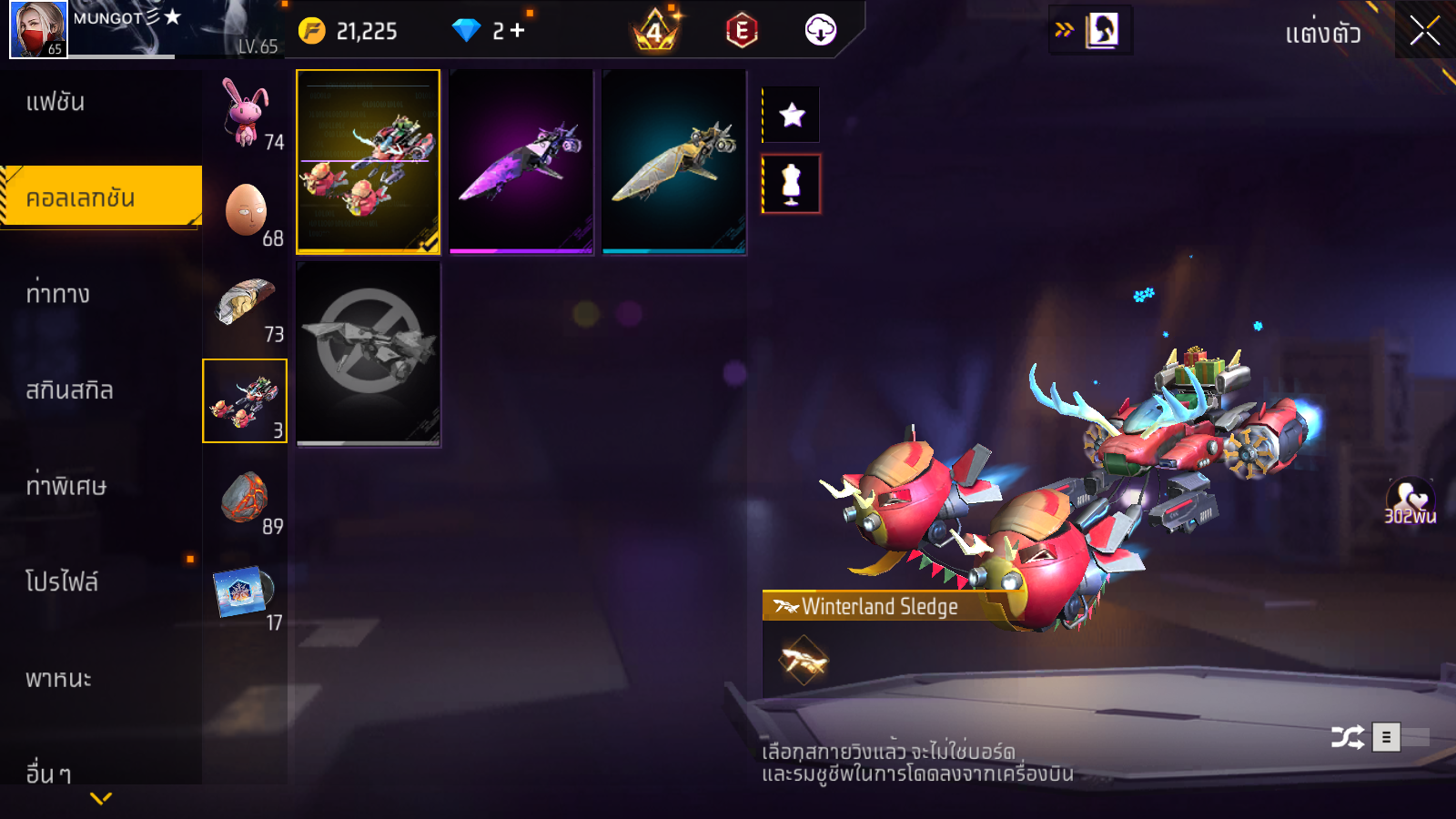The width and height of the screenshot is (1456, 819).
Task: Add diamonds with the plus button
Action: [517, 31]
